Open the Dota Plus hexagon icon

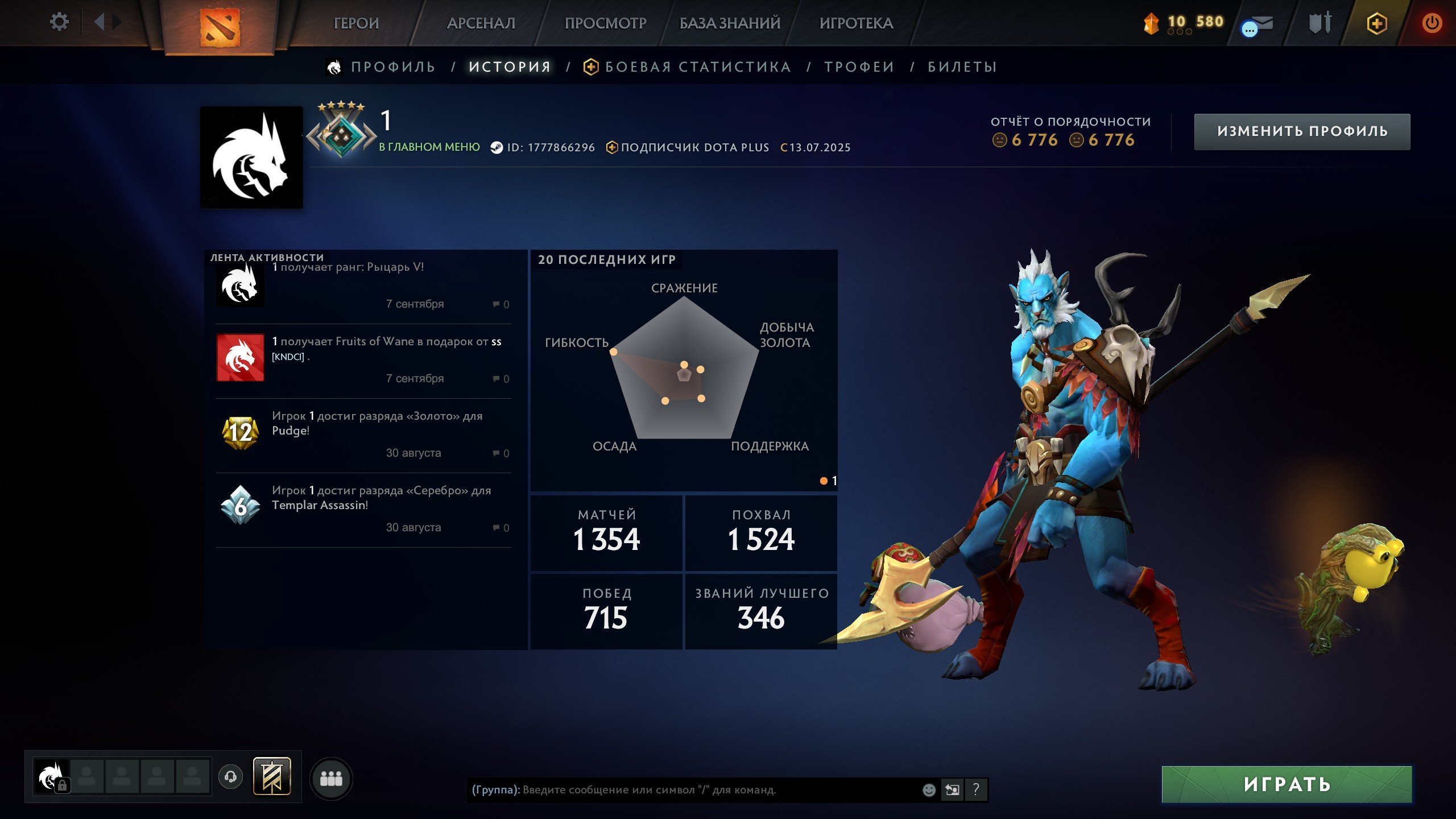1376,23
